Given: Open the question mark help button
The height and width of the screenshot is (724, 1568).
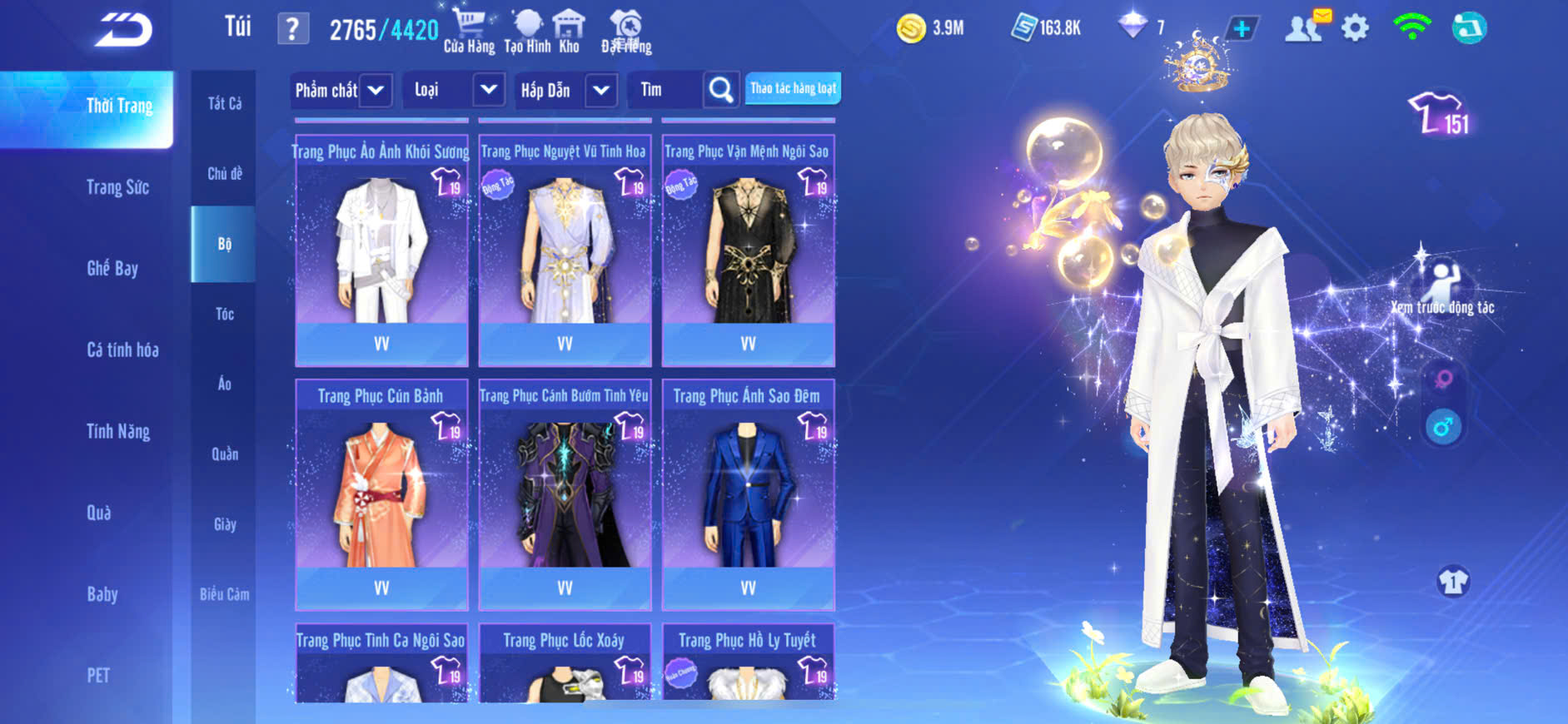Looking at the screenshot, I should pos(292,29).
